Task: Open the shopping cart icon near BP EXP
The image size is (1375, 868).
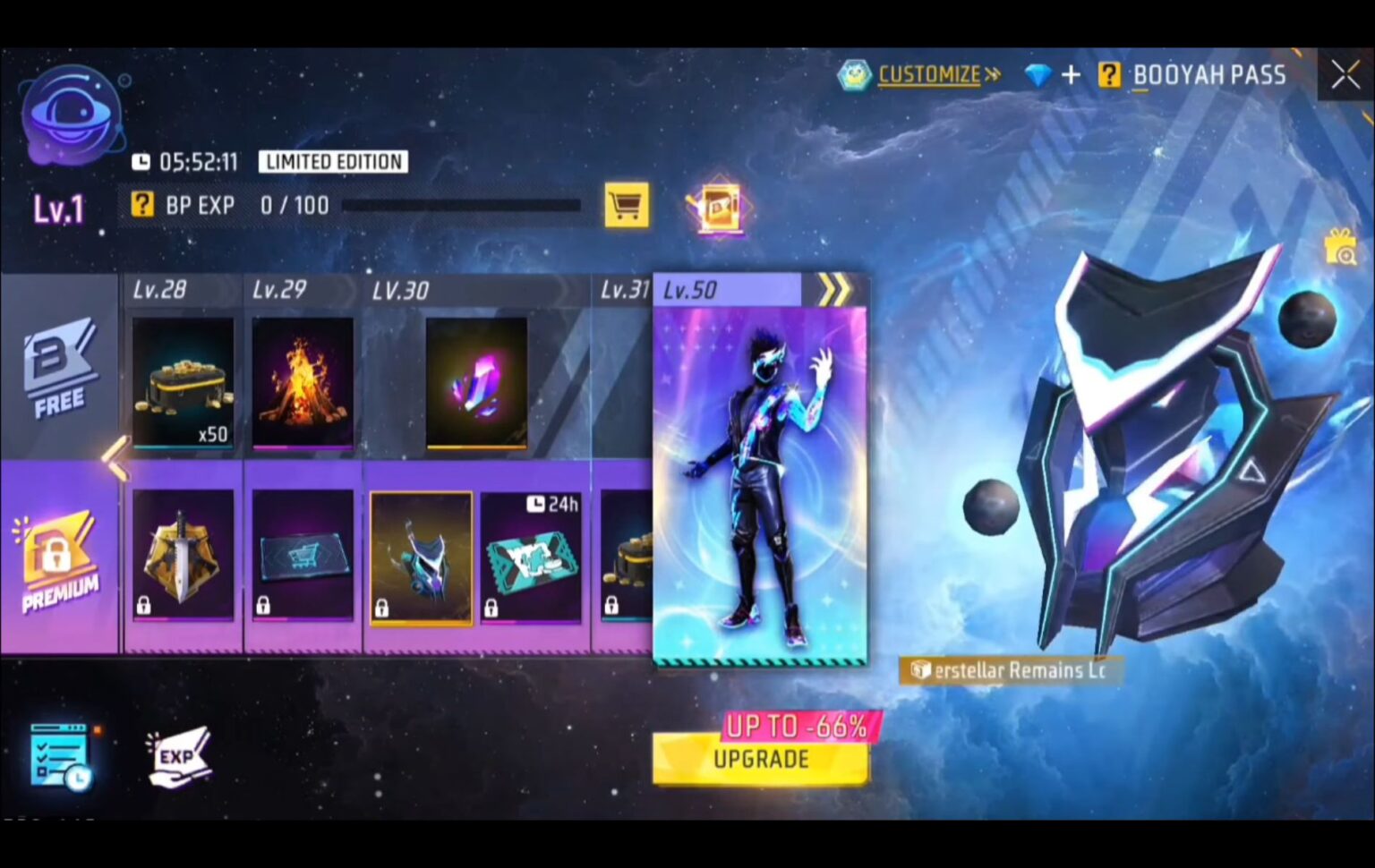Action: [x=627, y=205]
